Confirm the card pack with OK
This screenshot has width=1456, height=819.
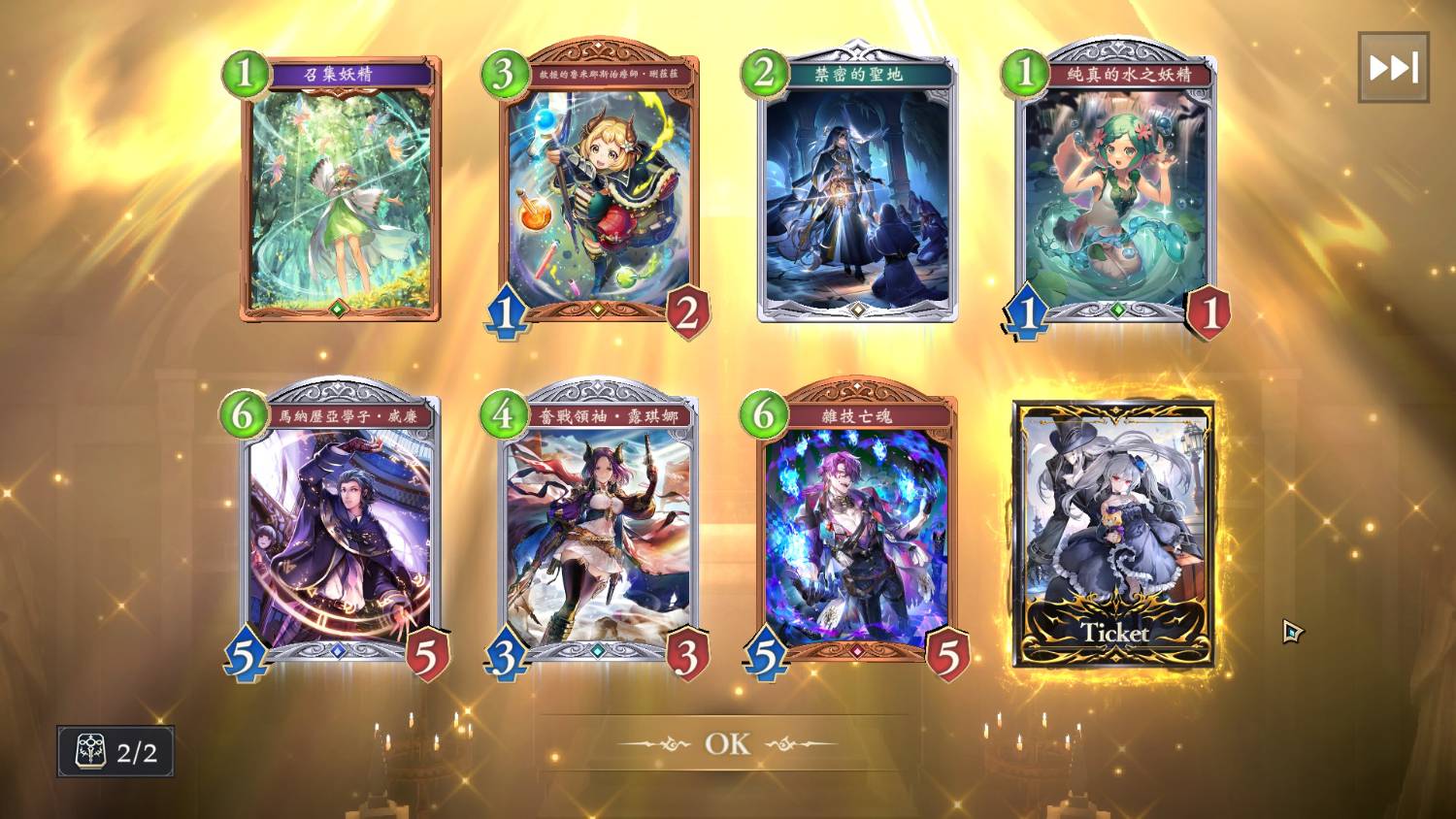coord(727,743)
